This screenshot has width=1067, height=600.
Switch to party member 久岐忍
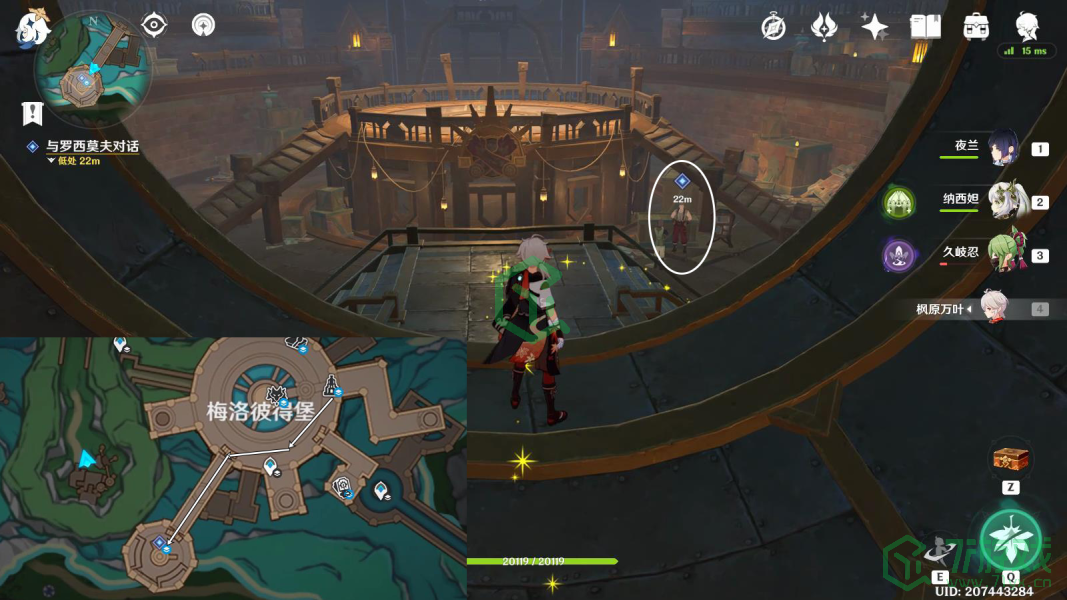[1005, 254]
